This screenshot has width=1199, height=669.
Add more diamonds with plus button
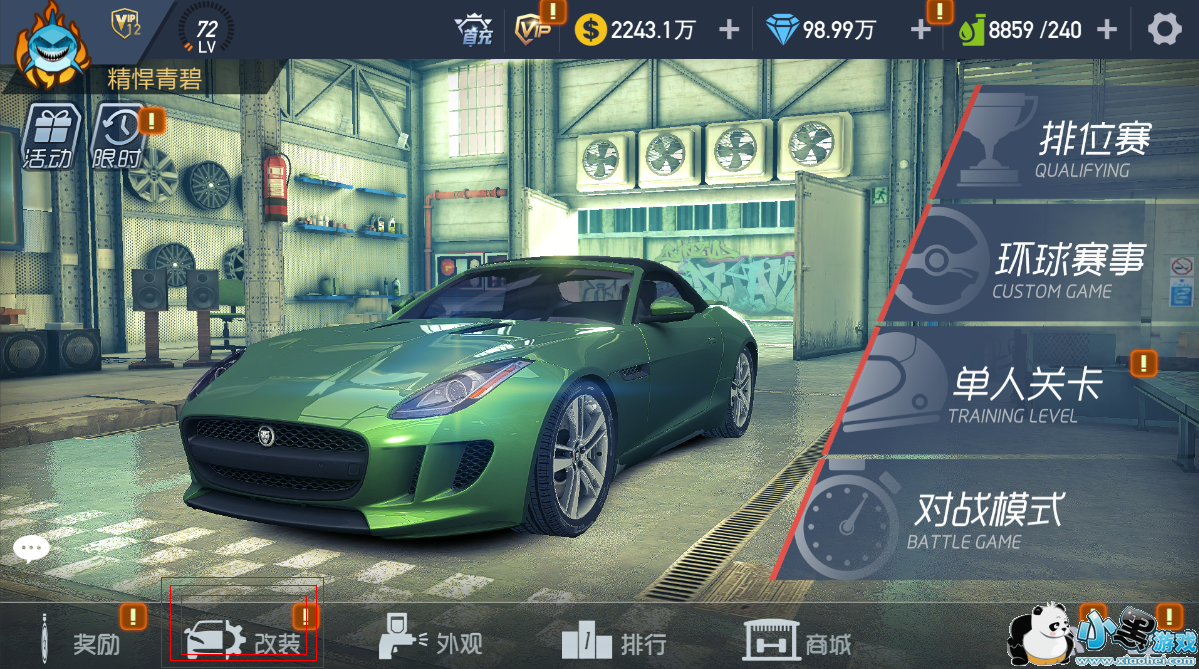(921, 29)
